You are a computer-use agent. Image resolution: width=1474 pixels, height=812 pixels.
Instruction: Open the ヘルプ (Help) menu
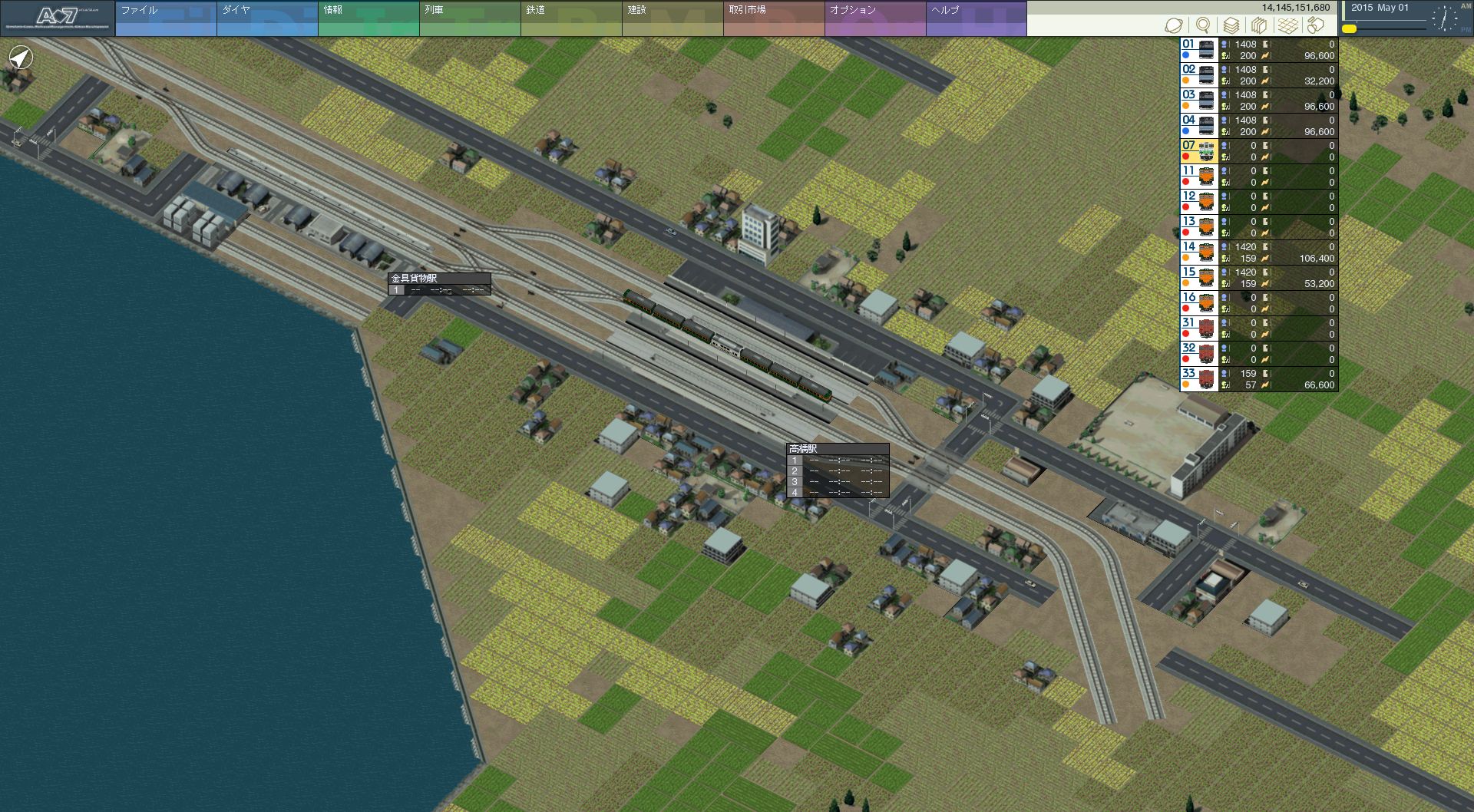click(976, 18)
